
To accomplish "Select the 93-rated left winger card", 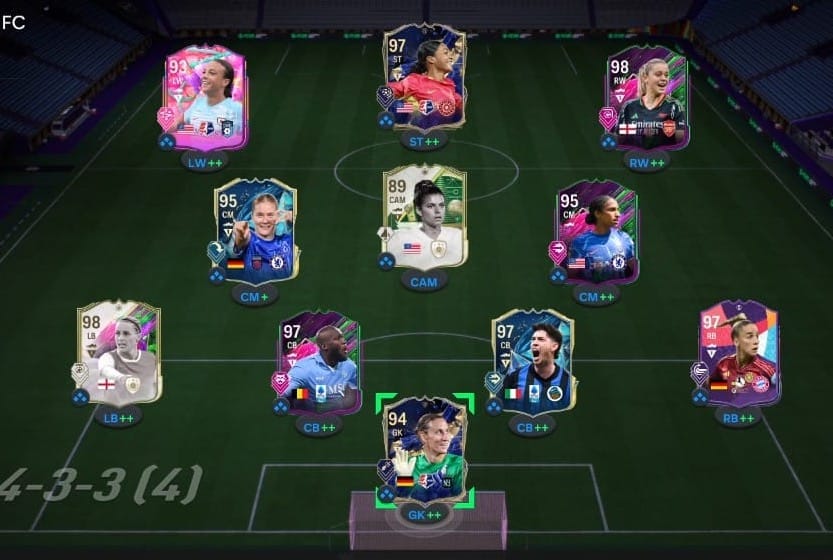I will click(206, 98).
